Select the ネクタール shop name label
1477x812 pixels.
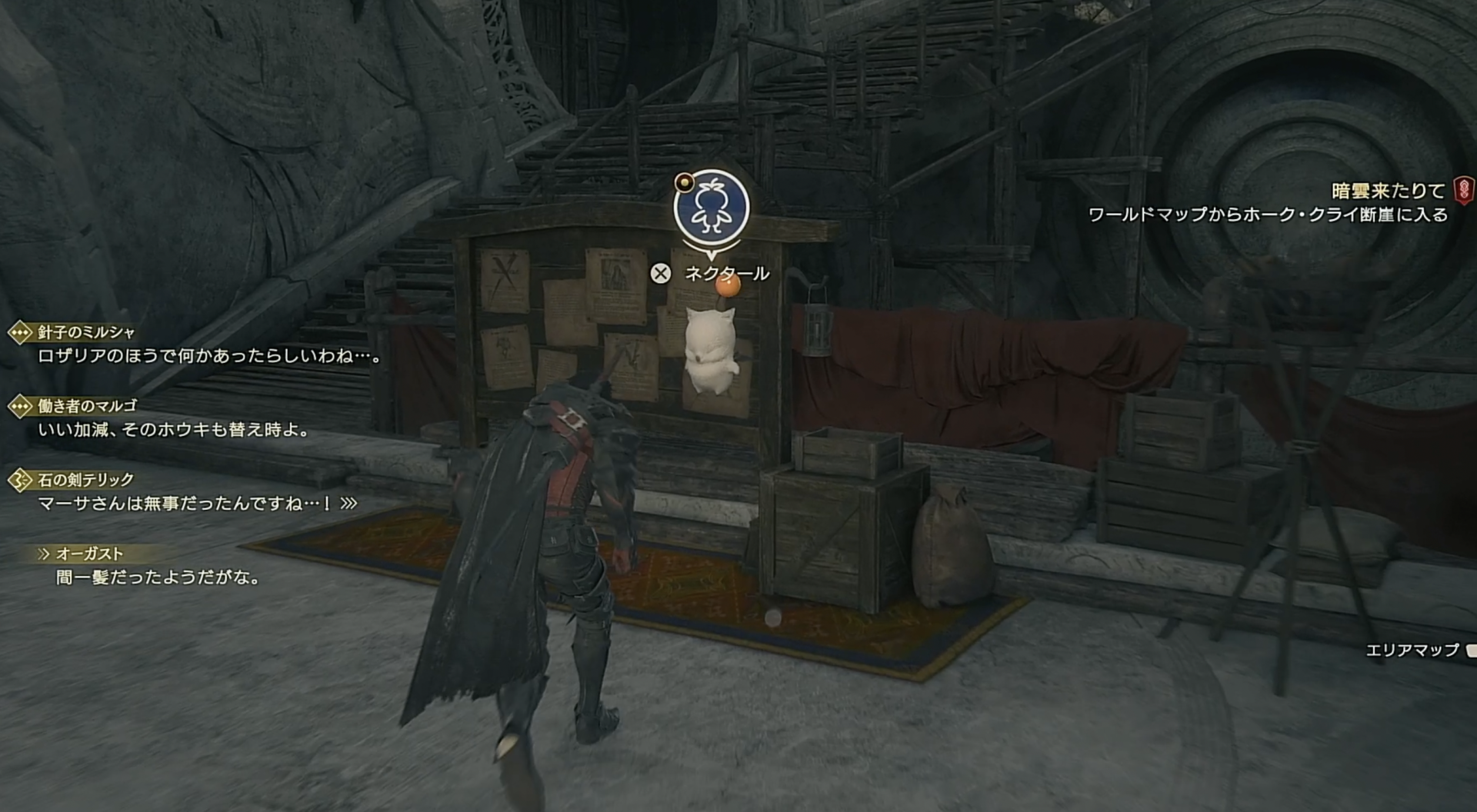coord(726,271)
